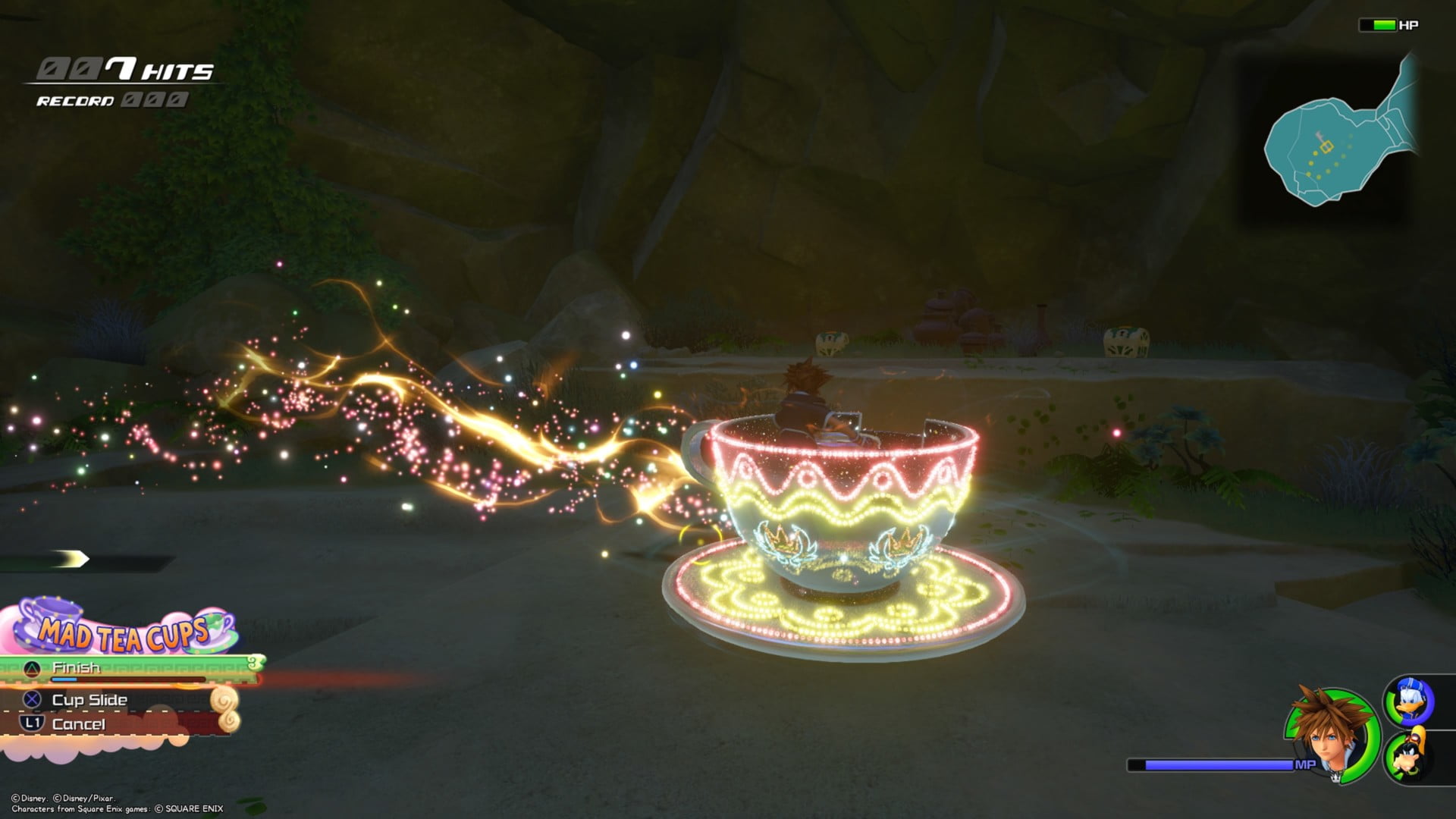Select Goofy's party portrait
This screenshot has width=1456, height=819.
click(x=1410, y=755)
